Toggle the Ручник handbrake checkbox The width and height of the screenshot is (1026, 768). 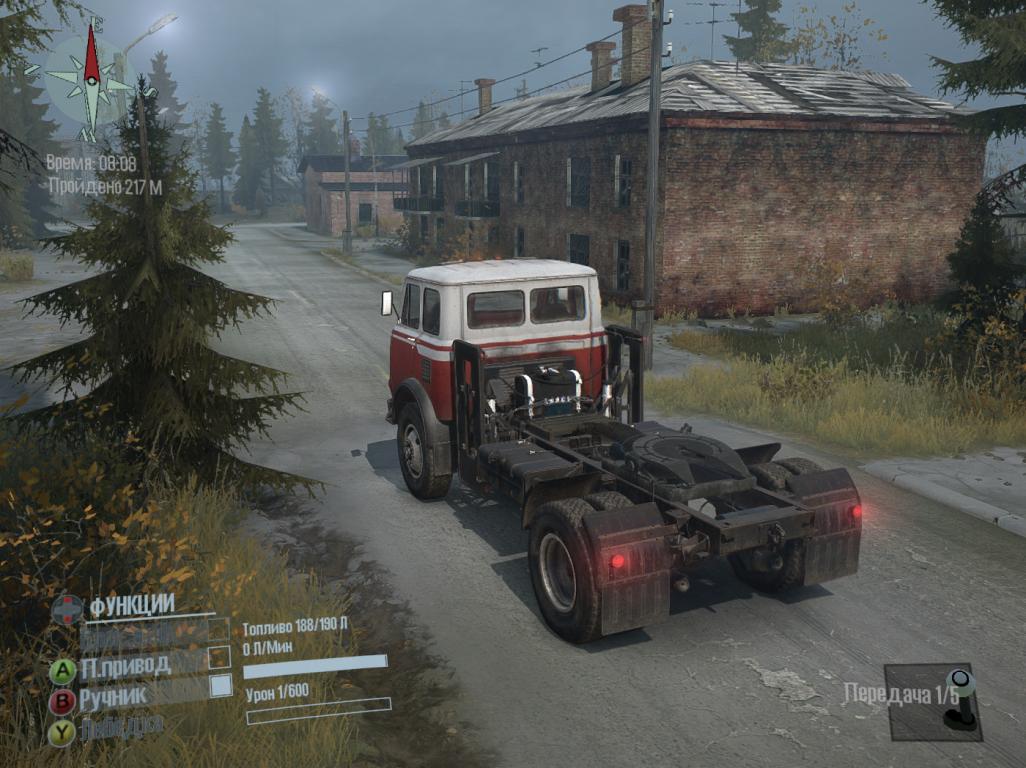point(220,686)
